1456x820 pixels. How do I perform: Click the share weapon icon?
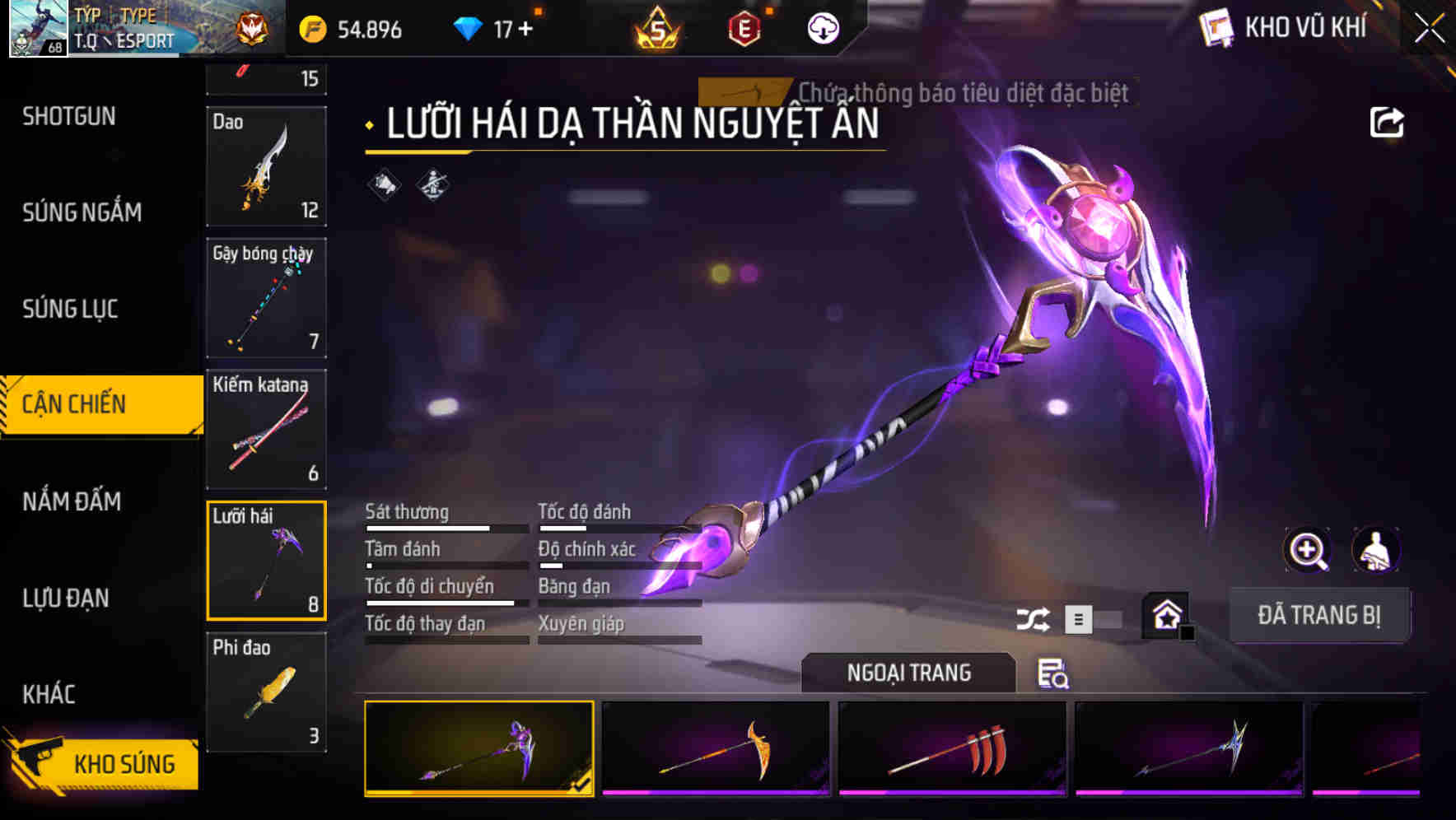[x=1388, y=122]
